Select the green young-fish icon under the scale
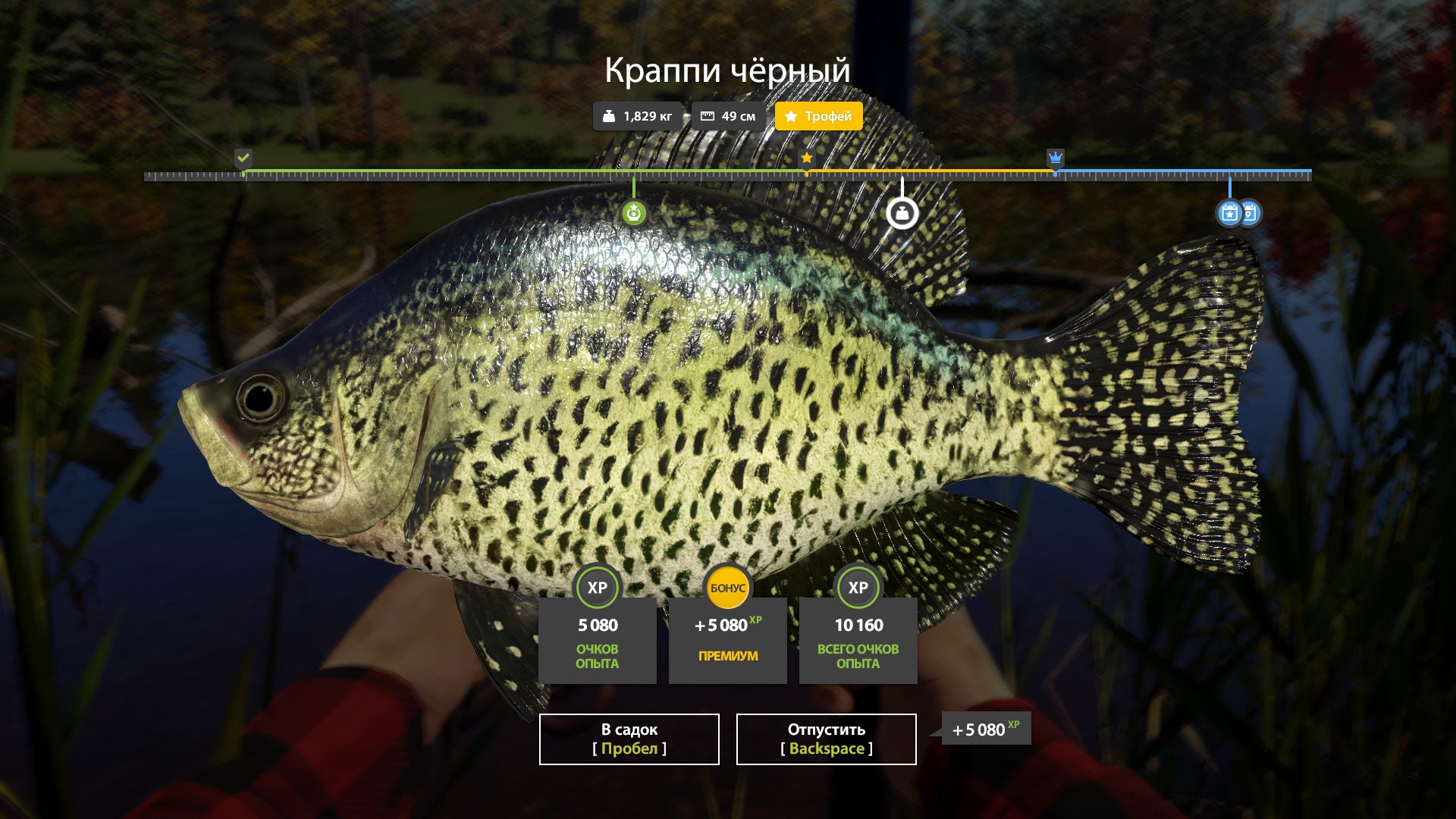1456x819 pixels. click(634, 213)
